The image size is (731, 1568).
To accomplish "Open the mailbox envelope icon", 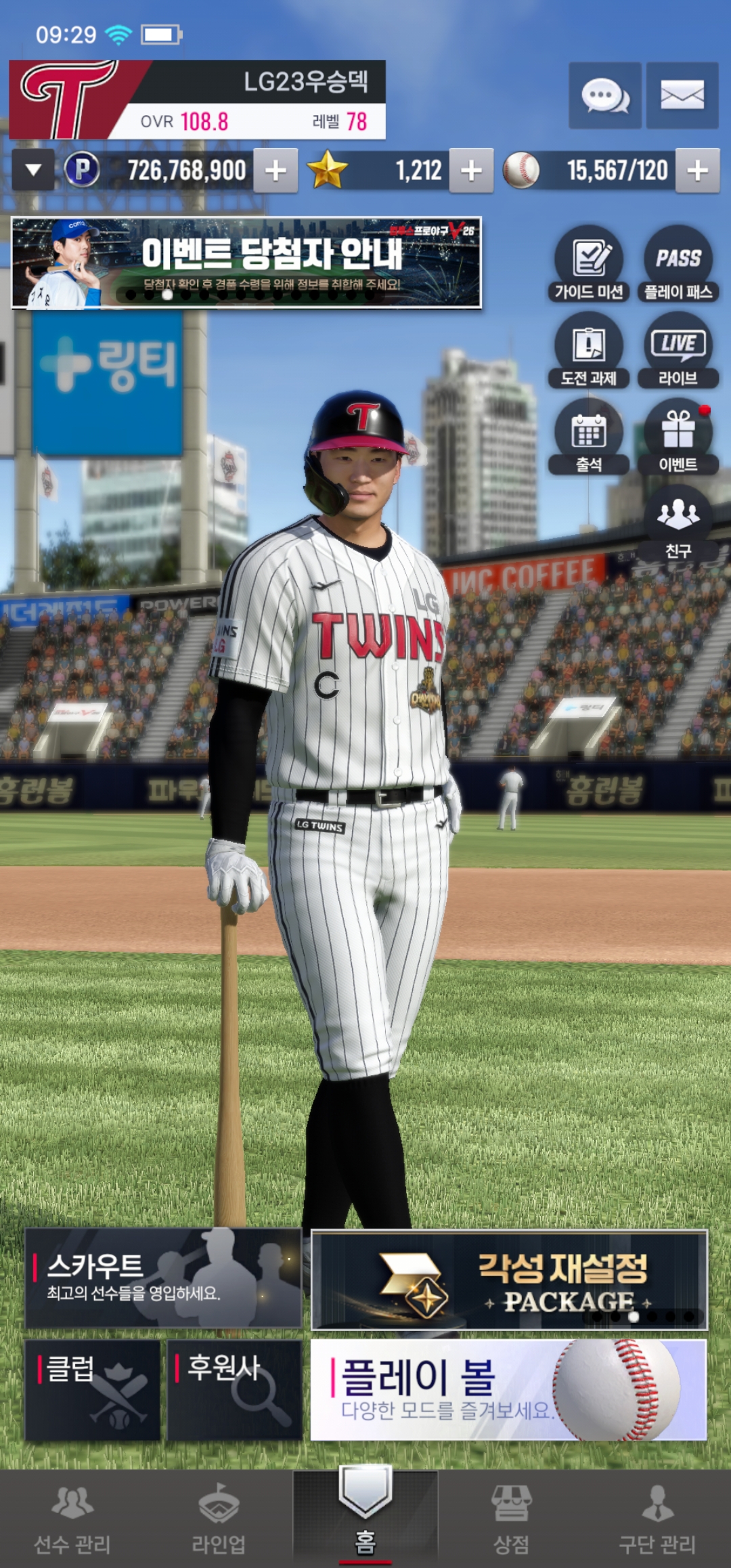I will pos(682,95).
